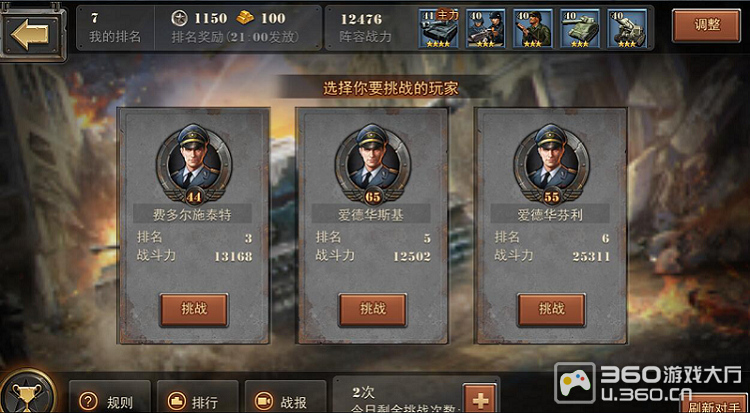Screen dimensions: 750x413
Task: Challenge player 爱德华斯基
Action: [x=372, y=309]
